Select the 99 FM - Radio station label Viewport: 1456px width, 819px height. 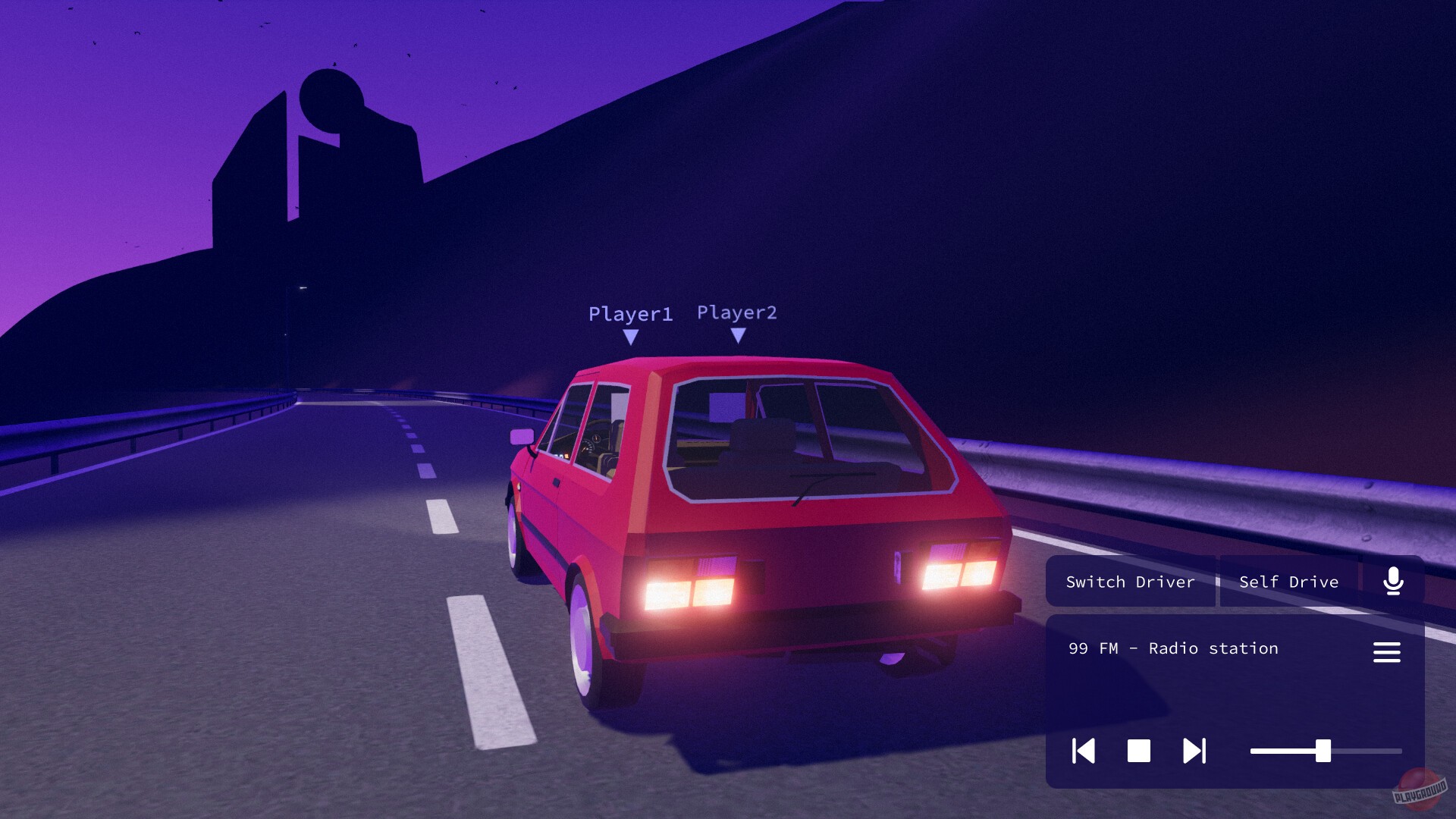pos(1172,648)
